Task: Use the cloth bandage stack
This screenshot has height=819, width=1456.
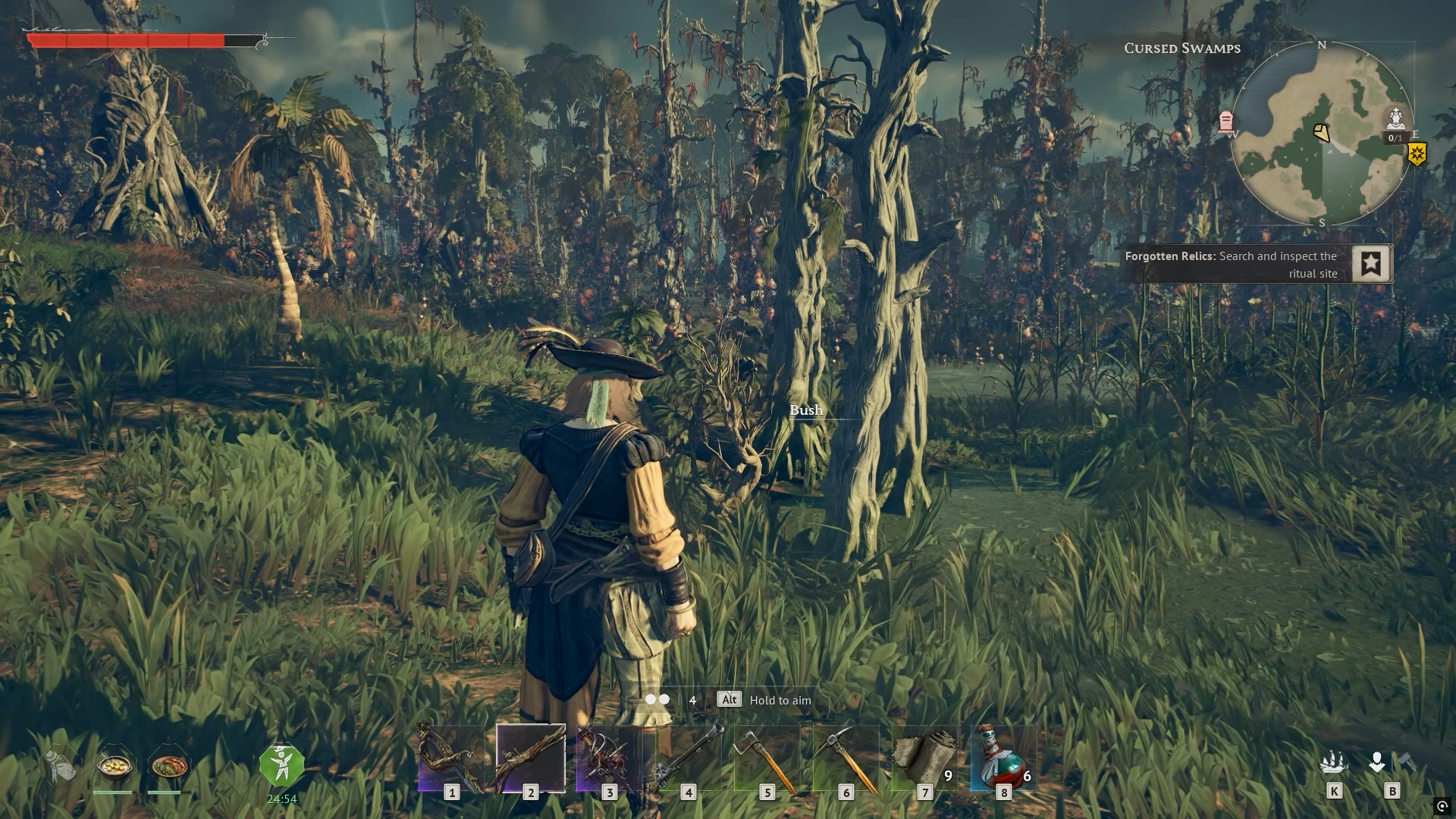Action: click(x=925, y=759)
